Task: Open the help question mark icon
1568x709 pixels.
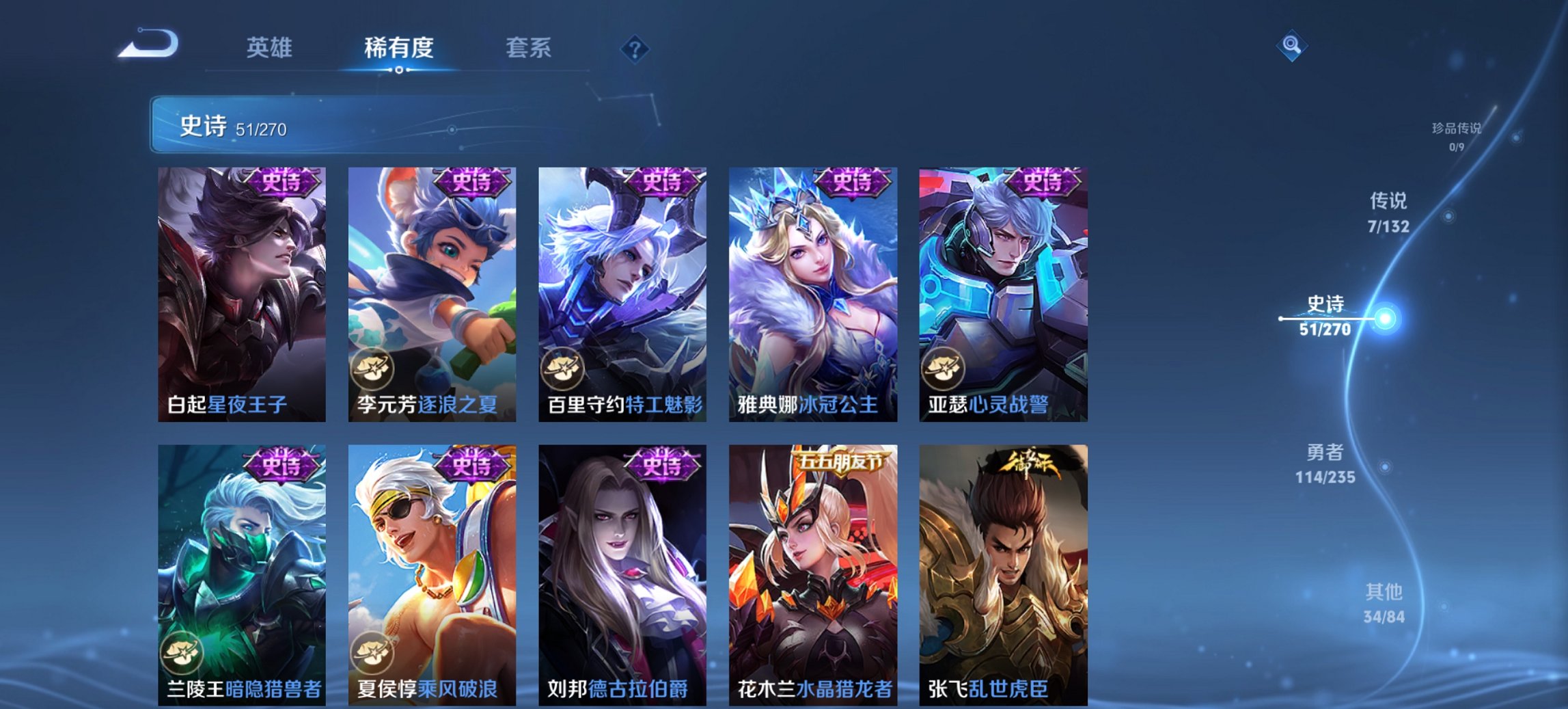Action: click(635, 48)
